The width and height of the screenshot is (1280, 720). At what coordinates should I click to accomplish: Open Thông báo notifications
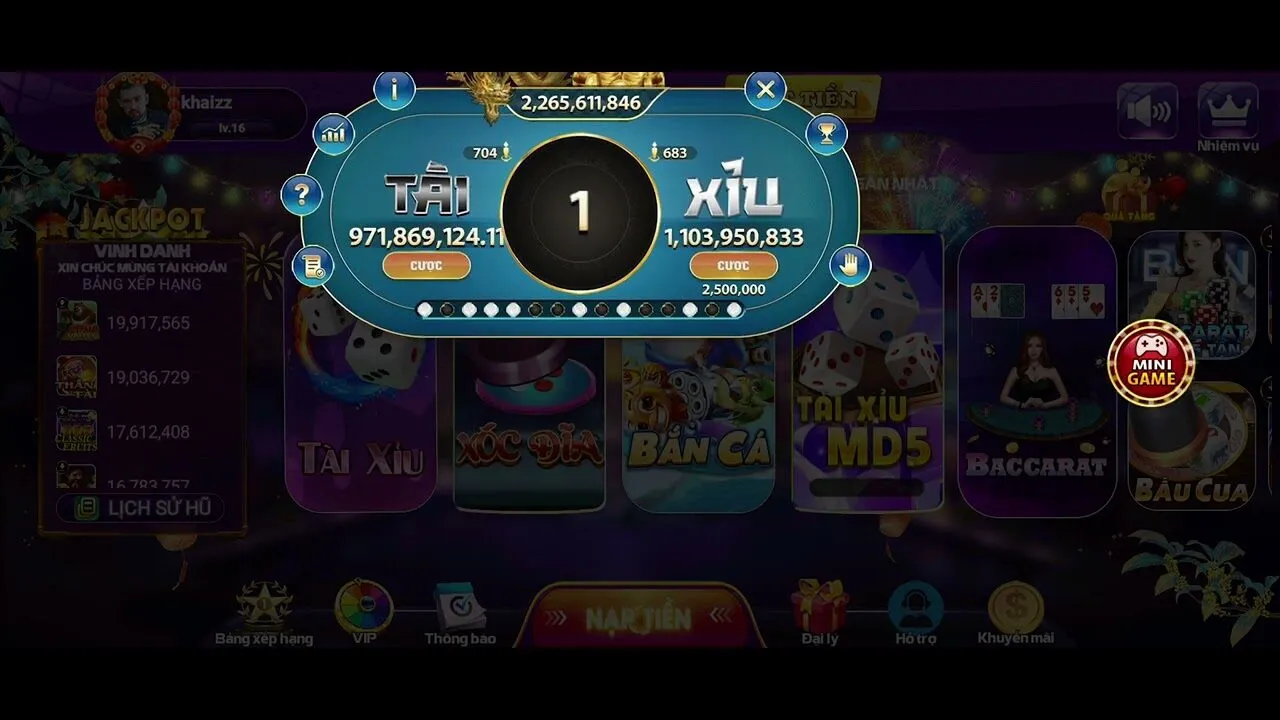[x=462, y=605]
